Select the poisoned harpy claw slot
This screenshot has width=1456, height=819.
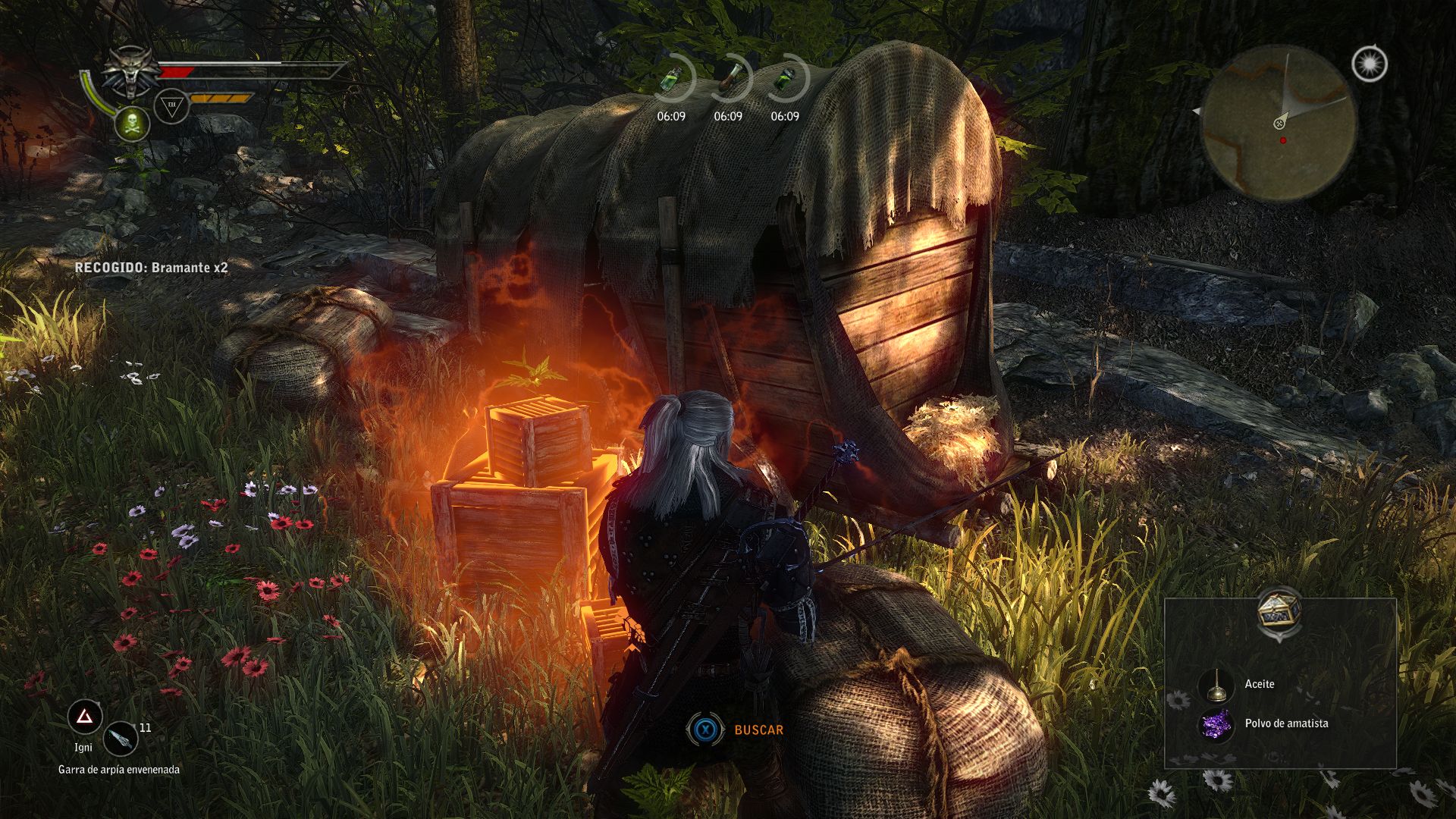121,739
